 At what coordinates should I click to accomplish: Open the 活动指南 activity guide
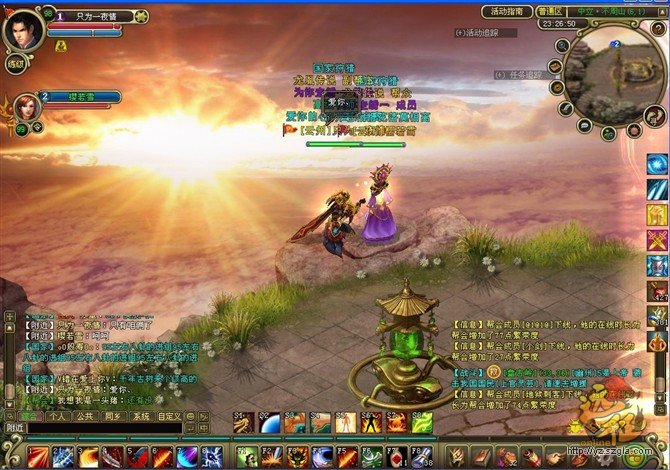[506, 12]
